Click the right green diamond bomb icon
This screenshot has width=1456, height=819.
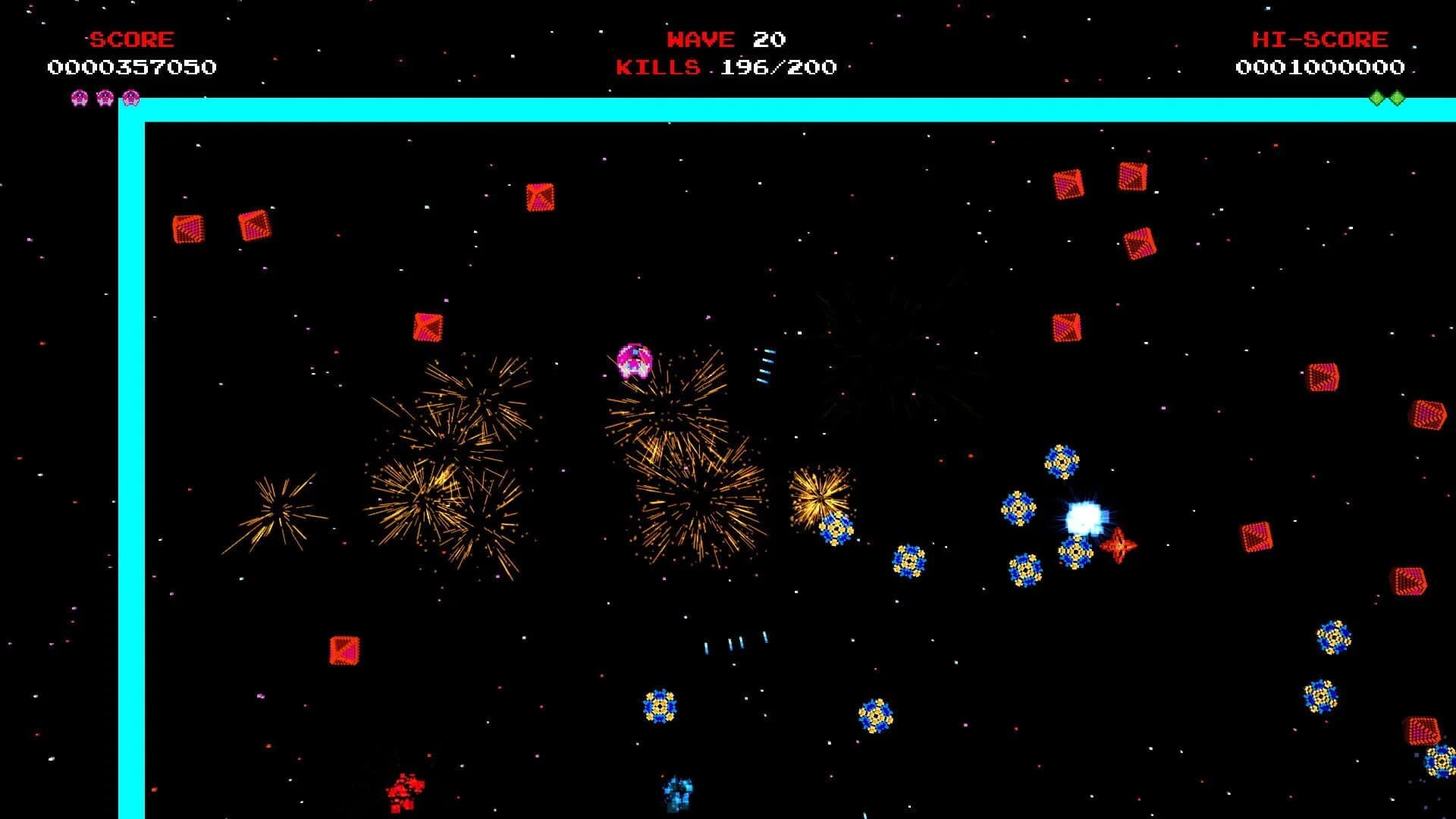click(1396, 97)
